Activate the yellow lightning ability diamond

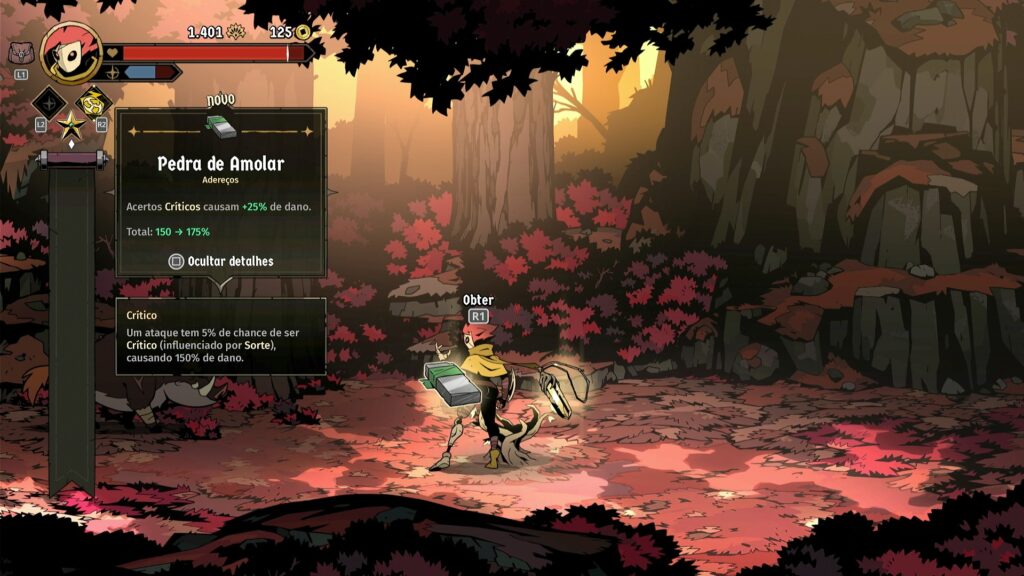tap(93, 101)
